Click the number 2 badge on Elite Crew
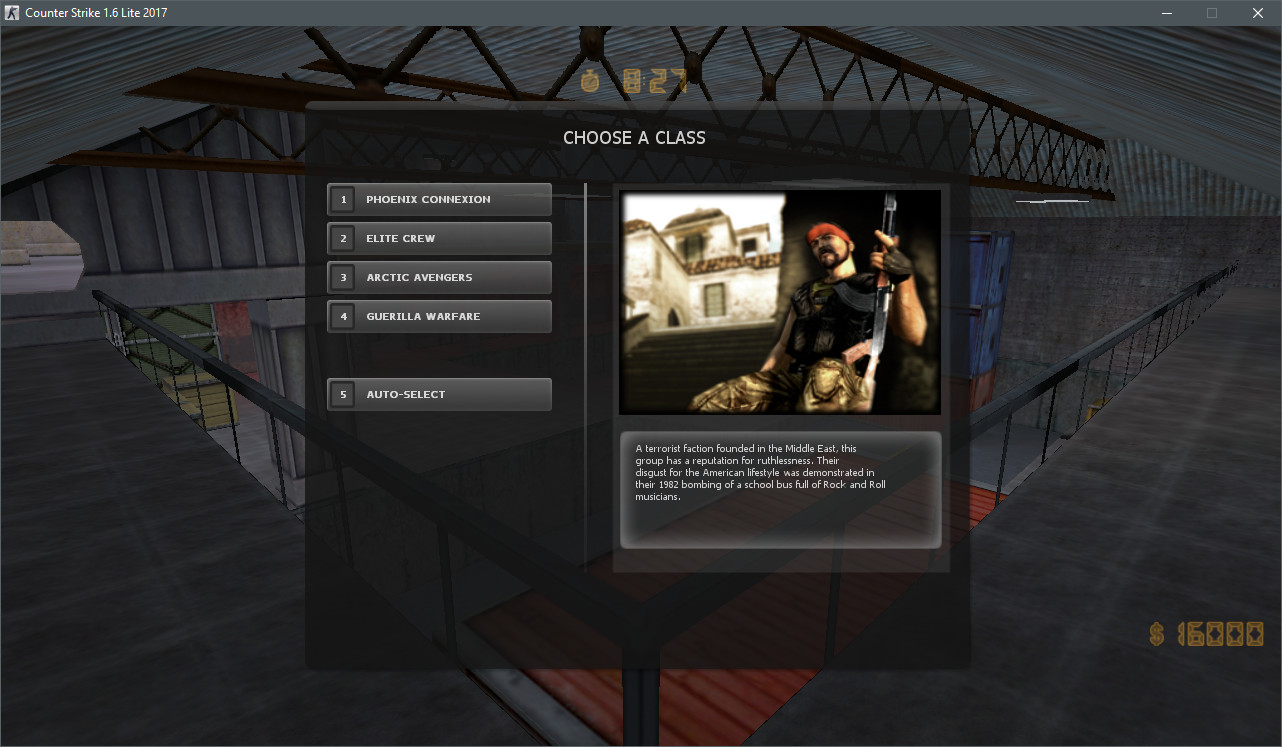1282x747 pixels. pyautogui.click(x=343, y=238)
